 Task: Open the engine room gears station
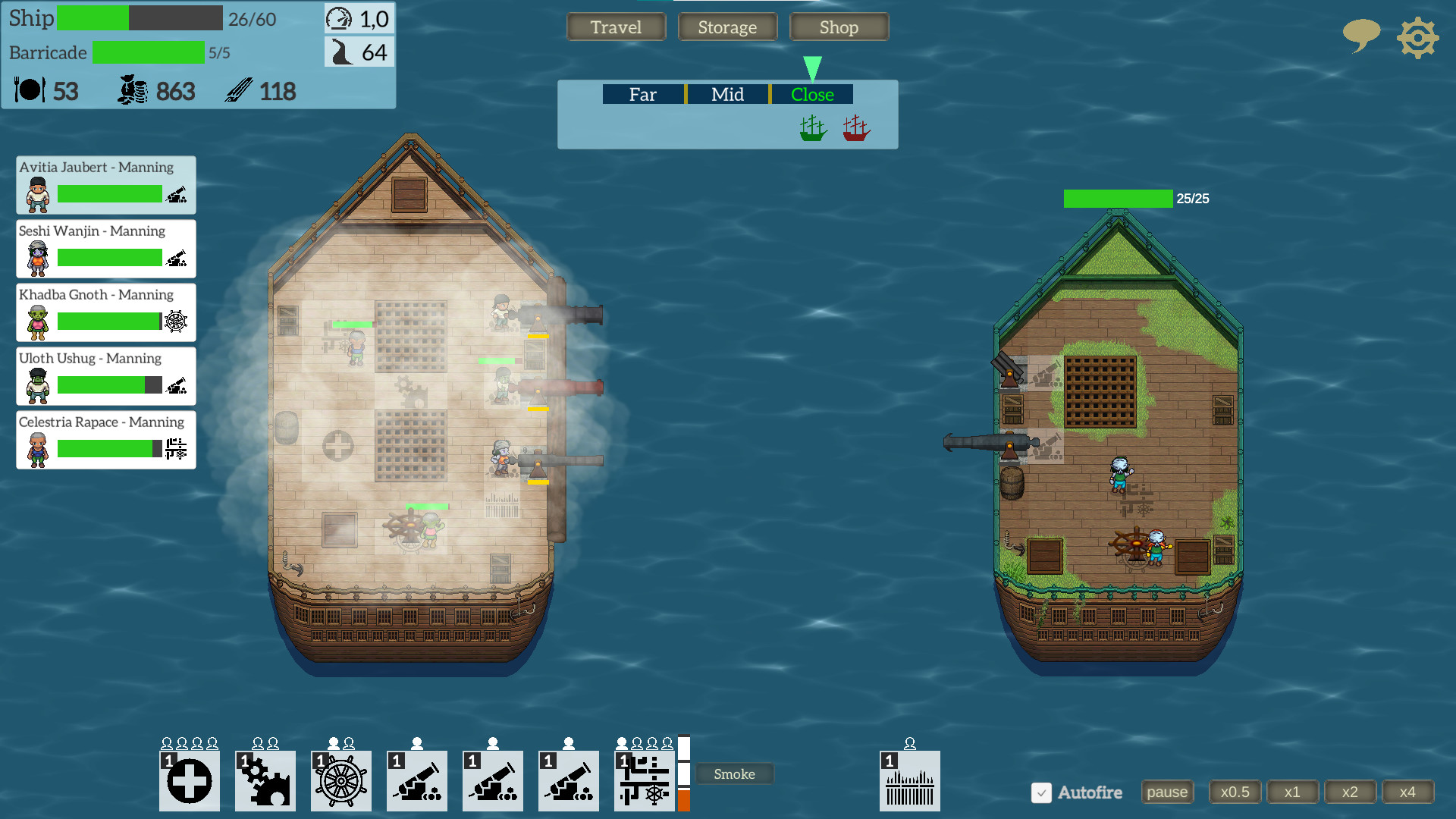[265, 780]
